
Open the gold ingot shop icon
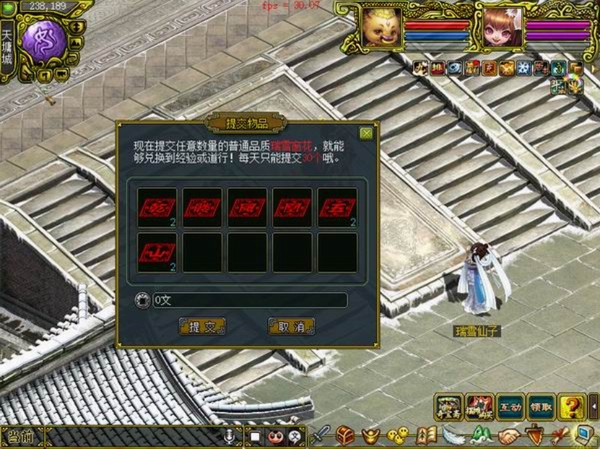coord(371,436)
